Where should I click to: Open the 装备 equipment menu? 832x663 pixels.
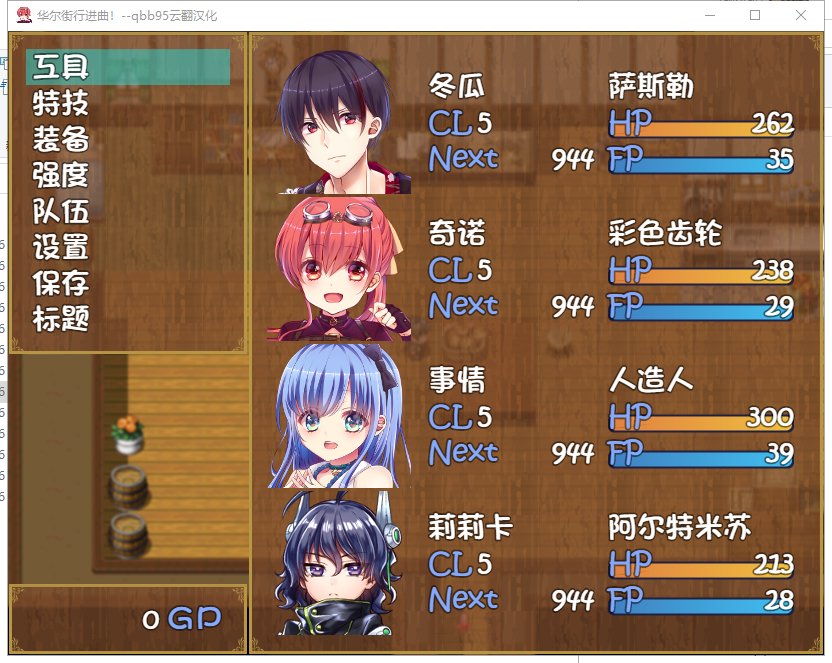[62, 139]
